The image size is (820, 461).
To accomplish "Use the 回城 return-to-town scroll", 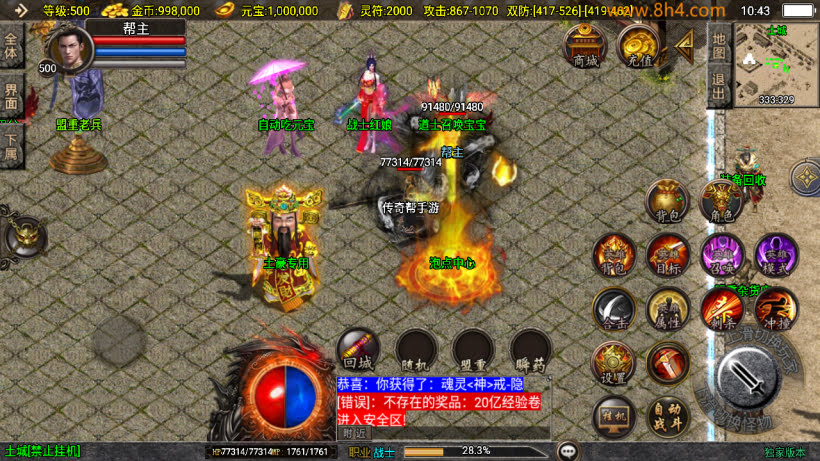I will coord(358,350).
